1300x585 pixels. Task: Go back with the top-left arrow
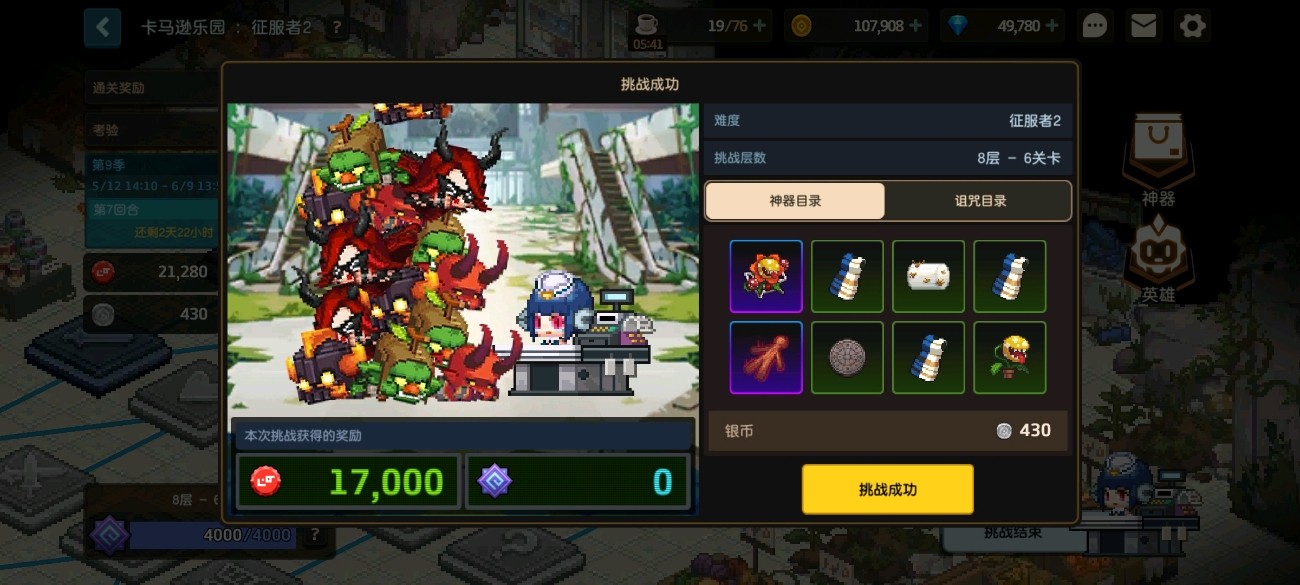[102, 27]
